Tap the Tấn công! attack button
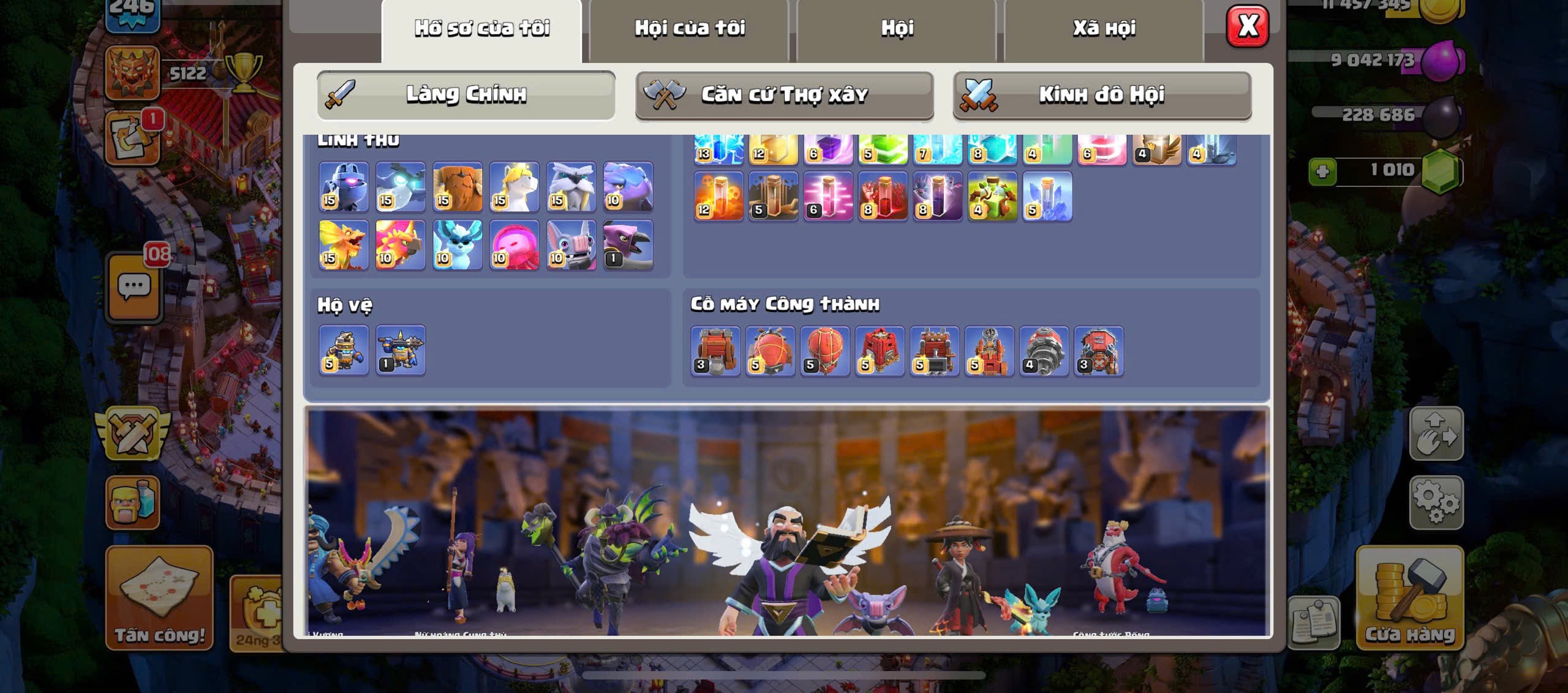 click(x=159, y=597)
